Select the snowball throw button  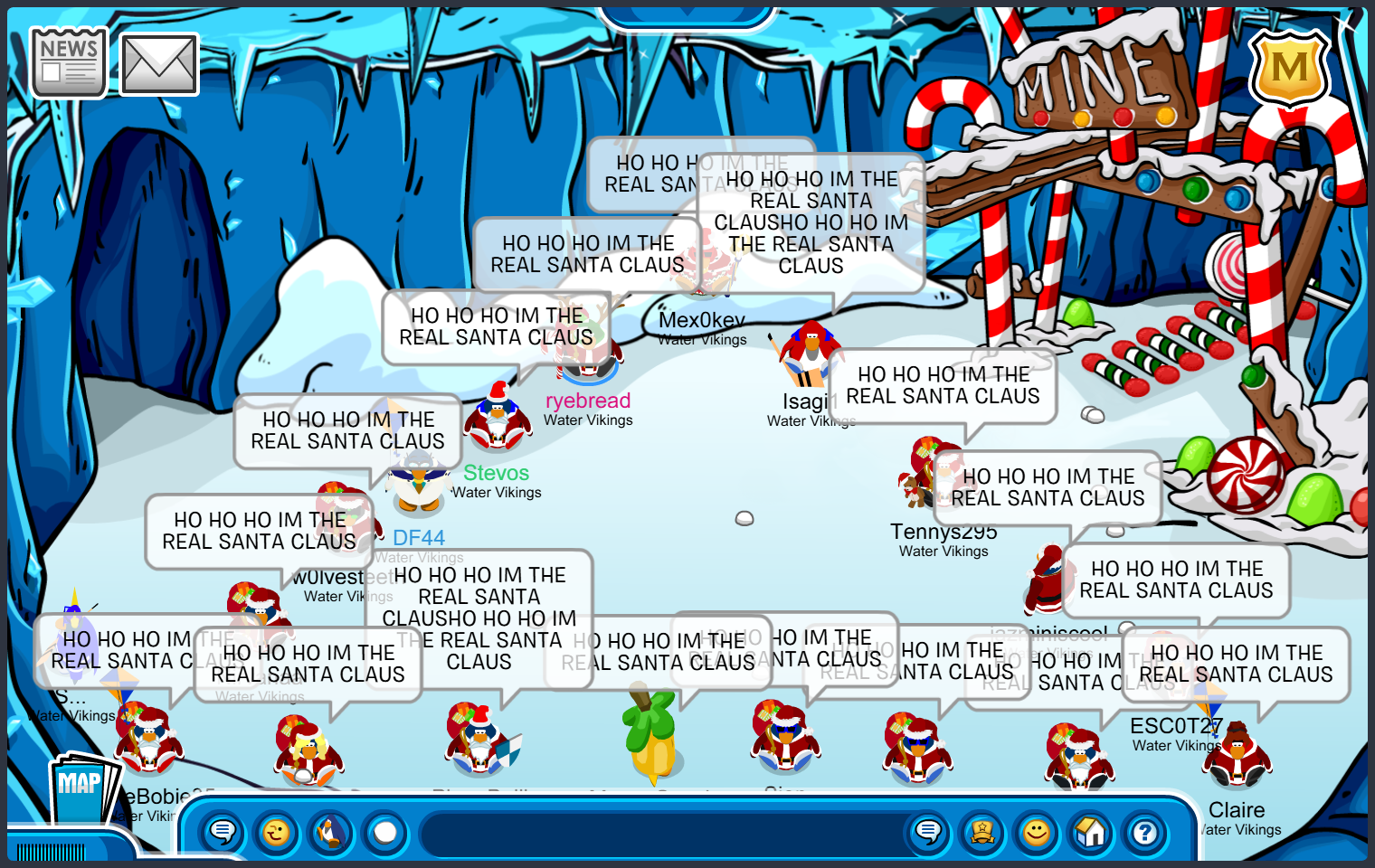click(x=385, y=832)
